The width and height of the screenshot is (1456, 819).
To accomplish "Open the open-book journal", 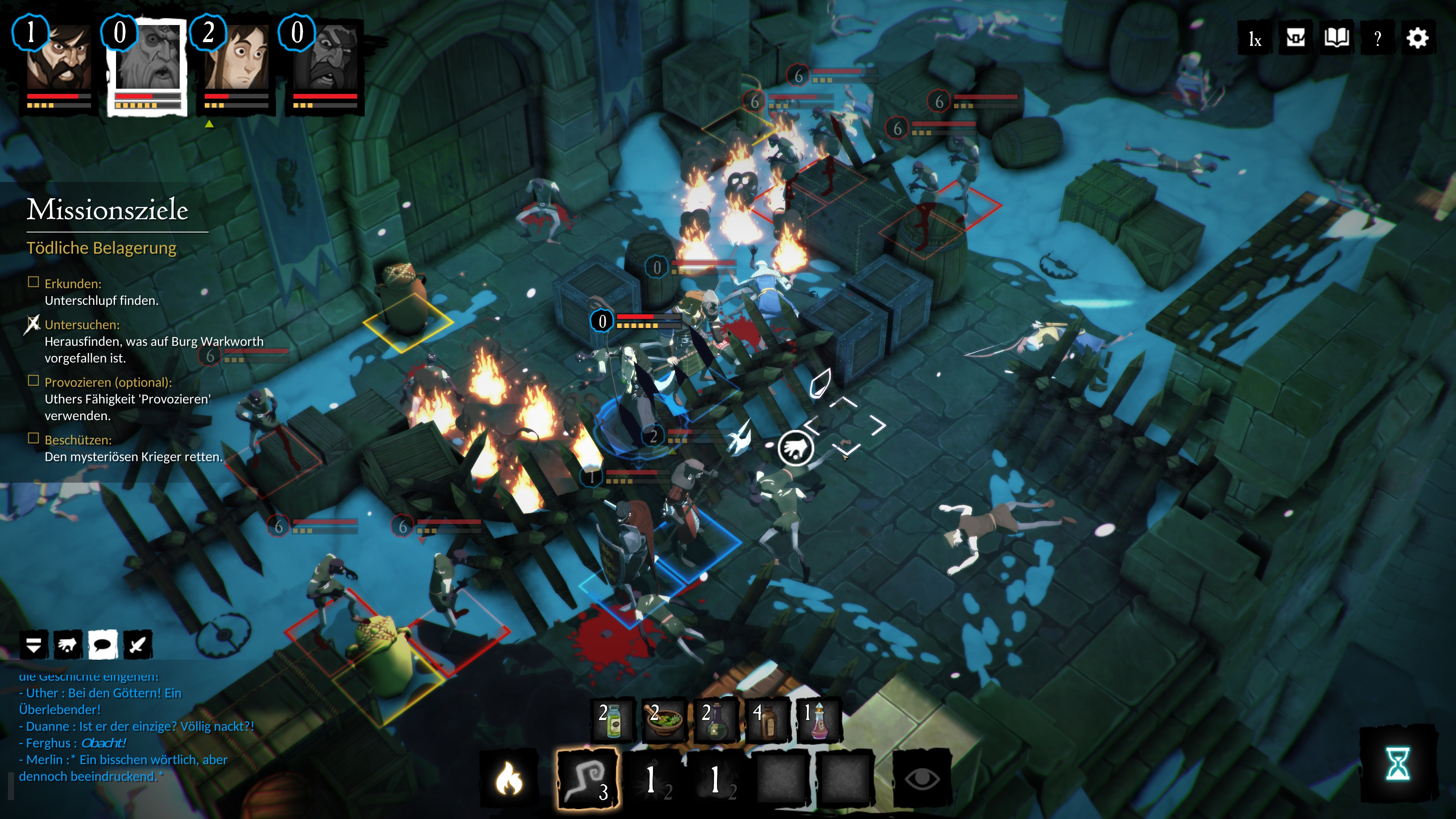I will pyautogui.click(x=1336, y=39).
